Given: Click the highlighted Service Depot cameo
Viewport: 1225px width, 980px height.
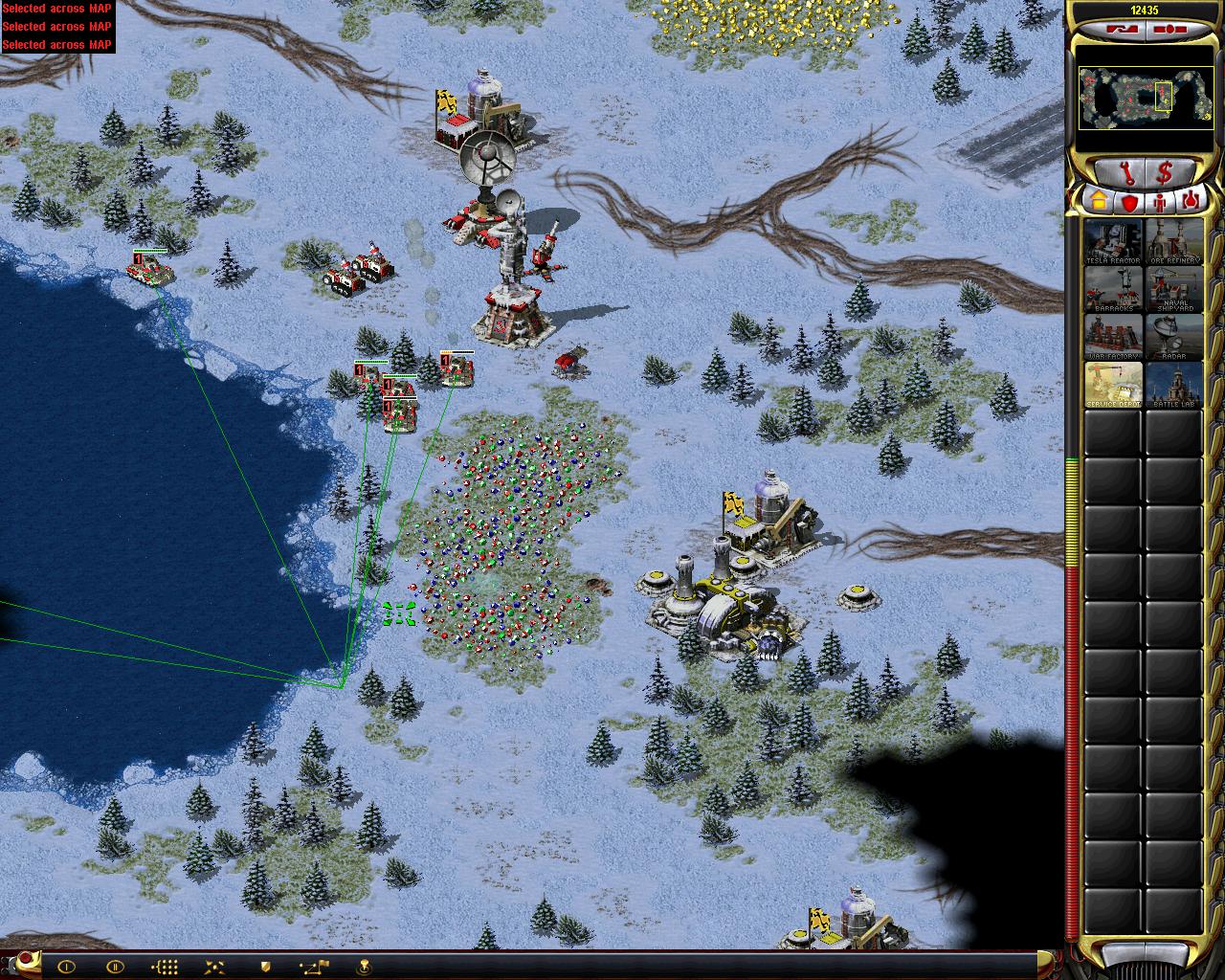Looking at the screenshot, I should pos(1113,385).
